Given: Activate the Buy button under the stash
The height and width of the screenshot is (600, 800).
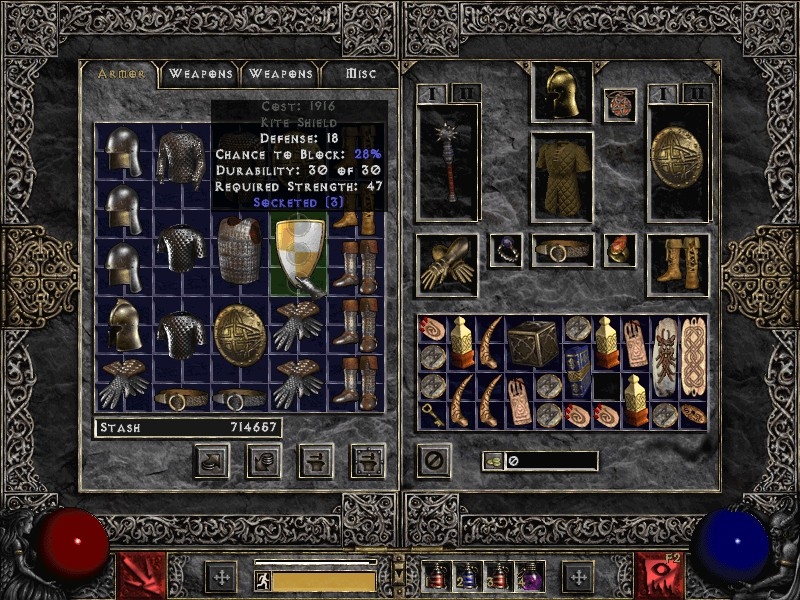Looking at the screenshot, I should tap(212, 460).
